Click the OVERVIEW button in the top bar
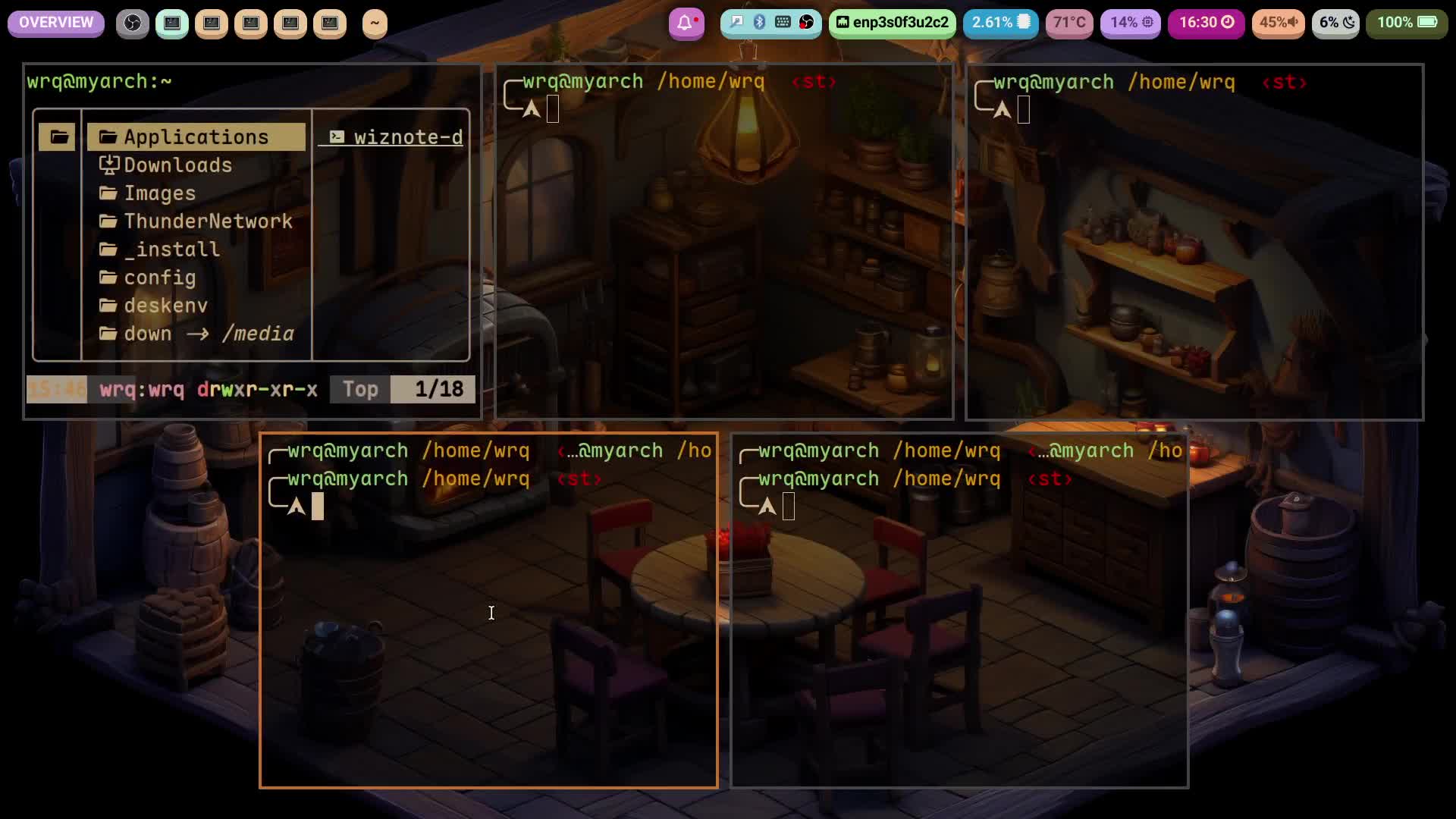The width and height of the screenshot is (1456, 819). (56, 23)
